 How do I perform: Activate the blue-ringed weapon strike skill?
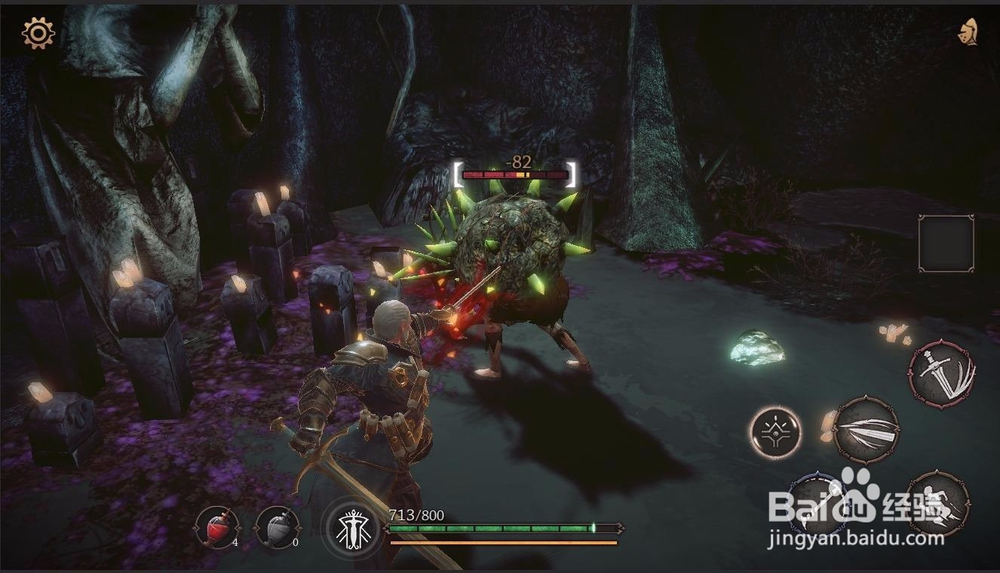(818, 501)
